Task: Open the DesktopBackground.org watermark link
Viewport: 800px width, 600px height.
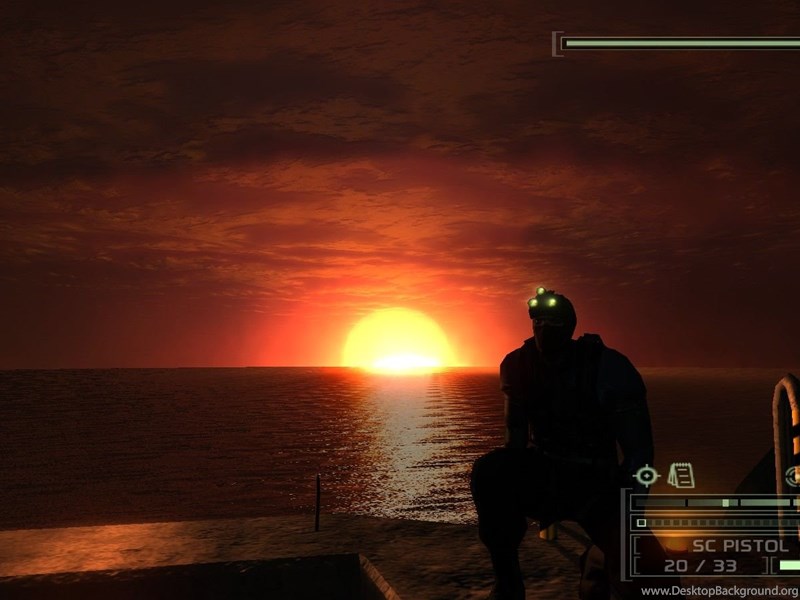Action: [x=719, y=591]
